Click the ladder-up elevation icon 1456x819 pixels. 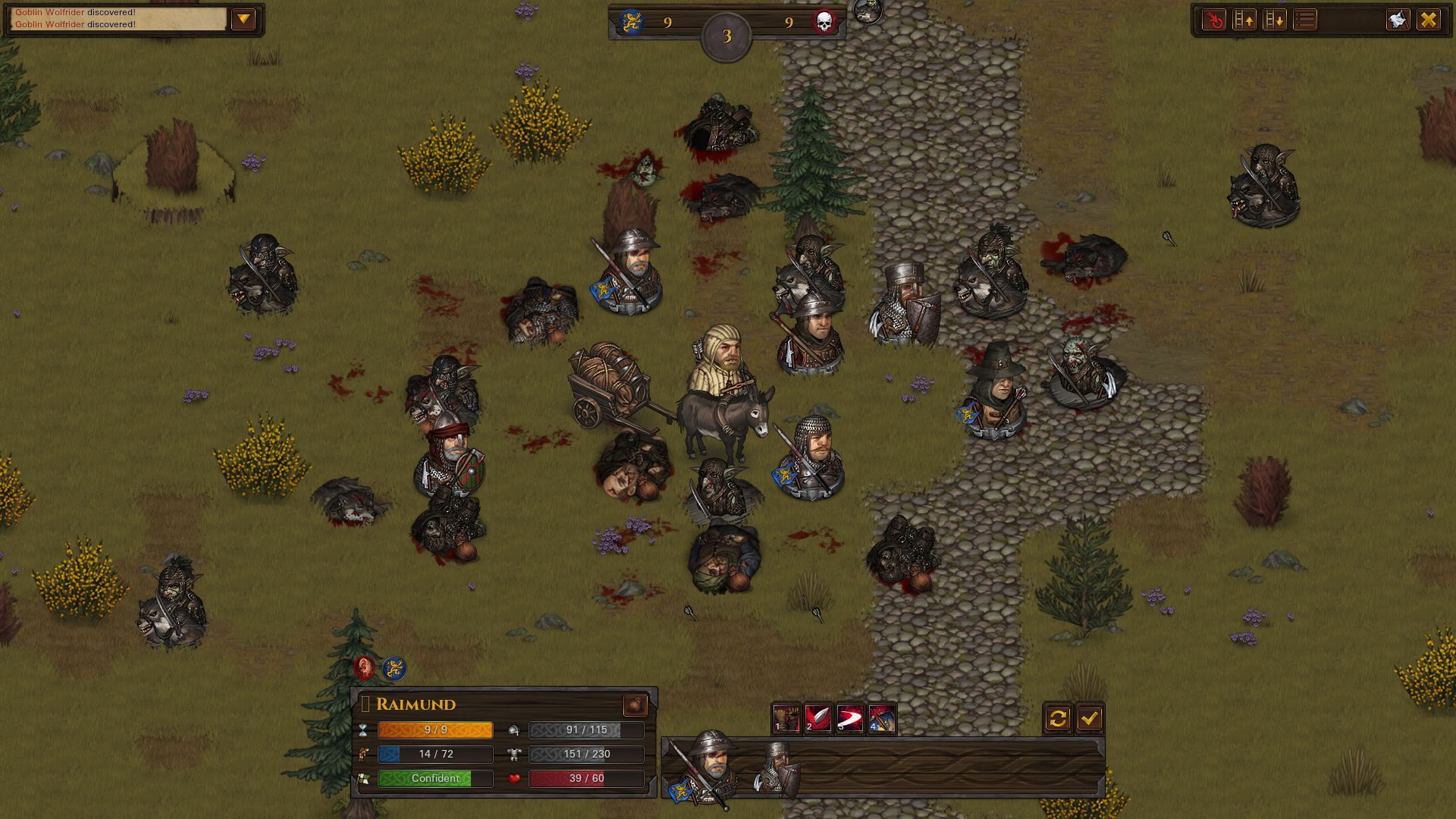pyautogui.click(x=1244, y=20)
